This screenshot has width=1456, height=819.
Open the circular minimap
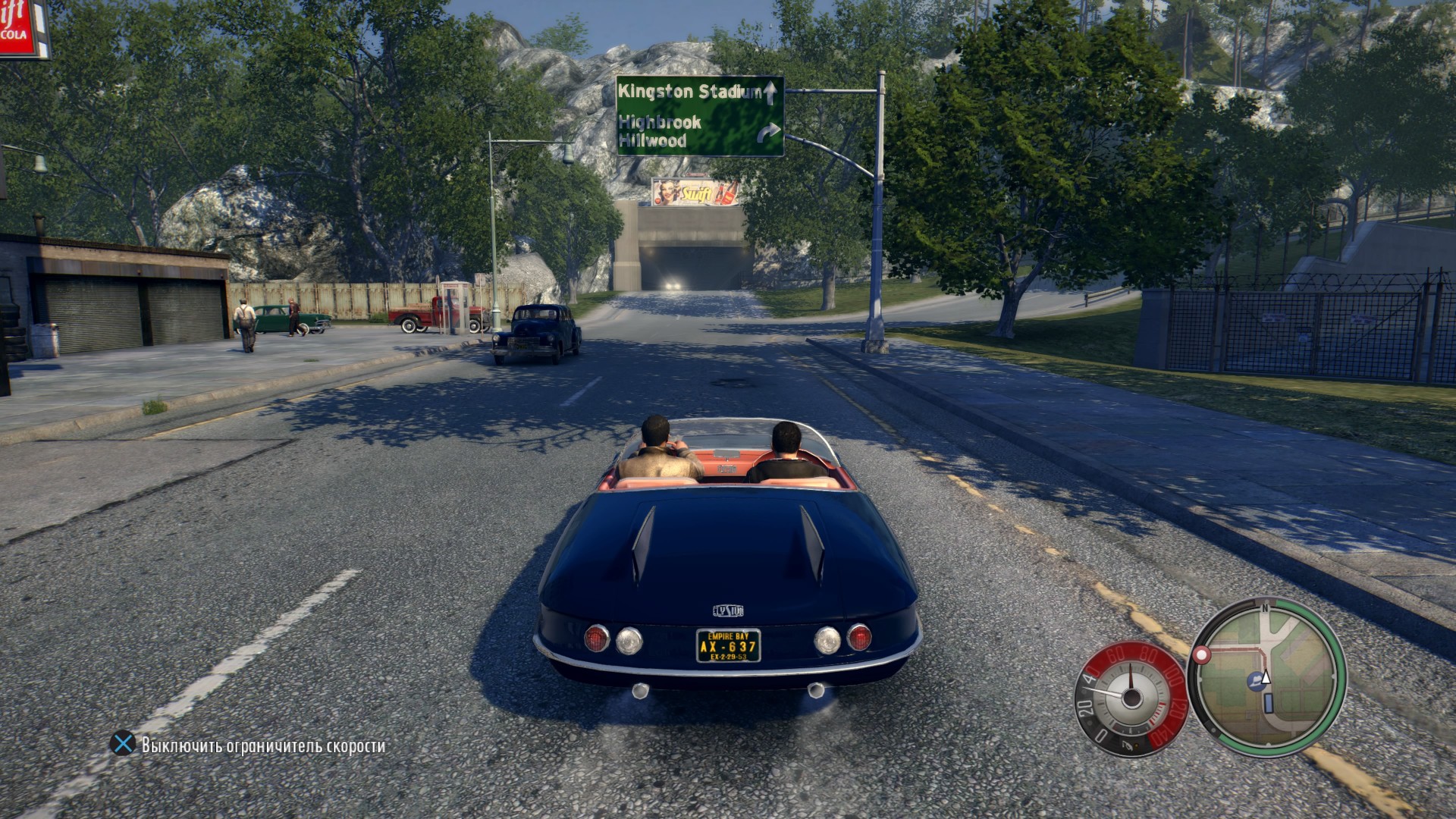(x=1267, y=677)
